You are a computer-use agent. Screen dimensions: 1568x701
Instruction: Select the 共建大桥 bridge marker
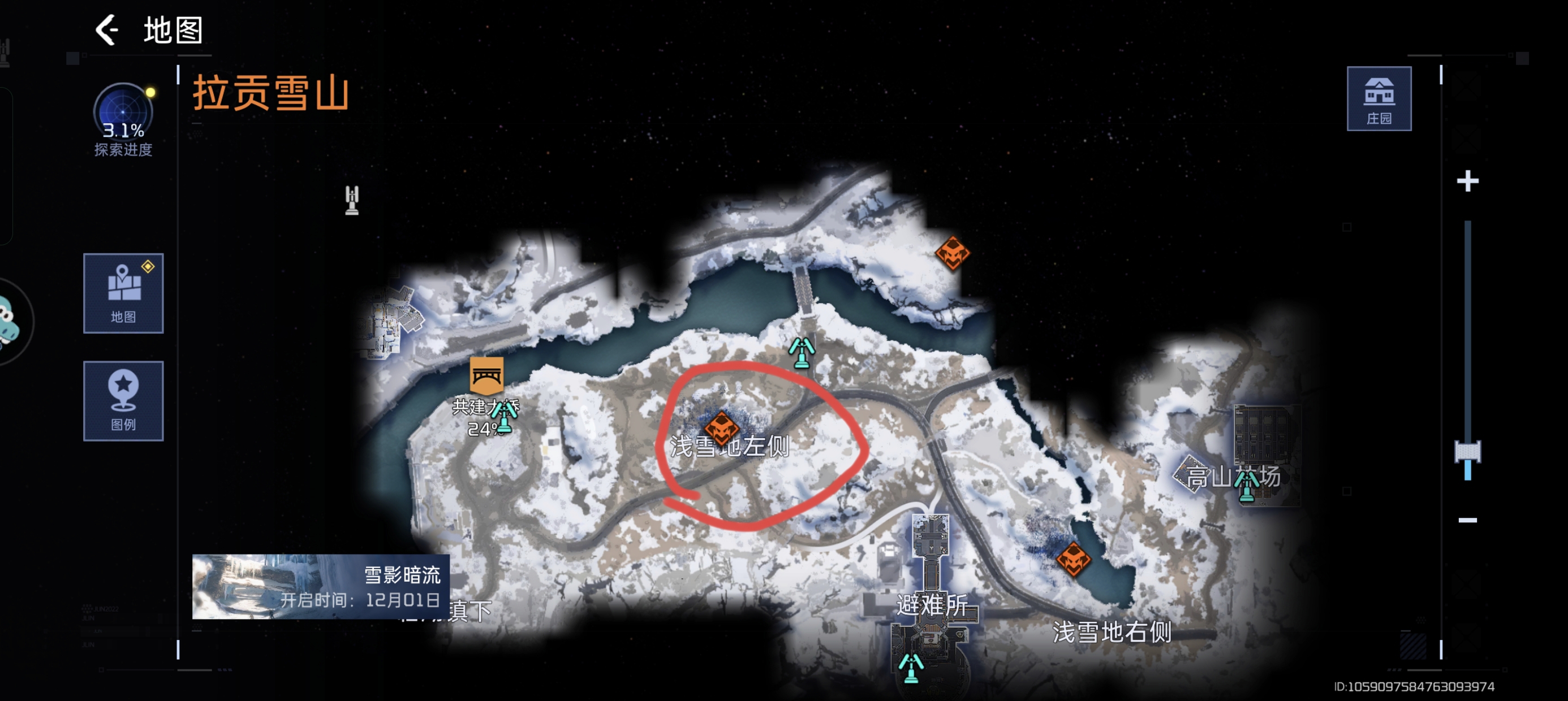tap(486, 375)
